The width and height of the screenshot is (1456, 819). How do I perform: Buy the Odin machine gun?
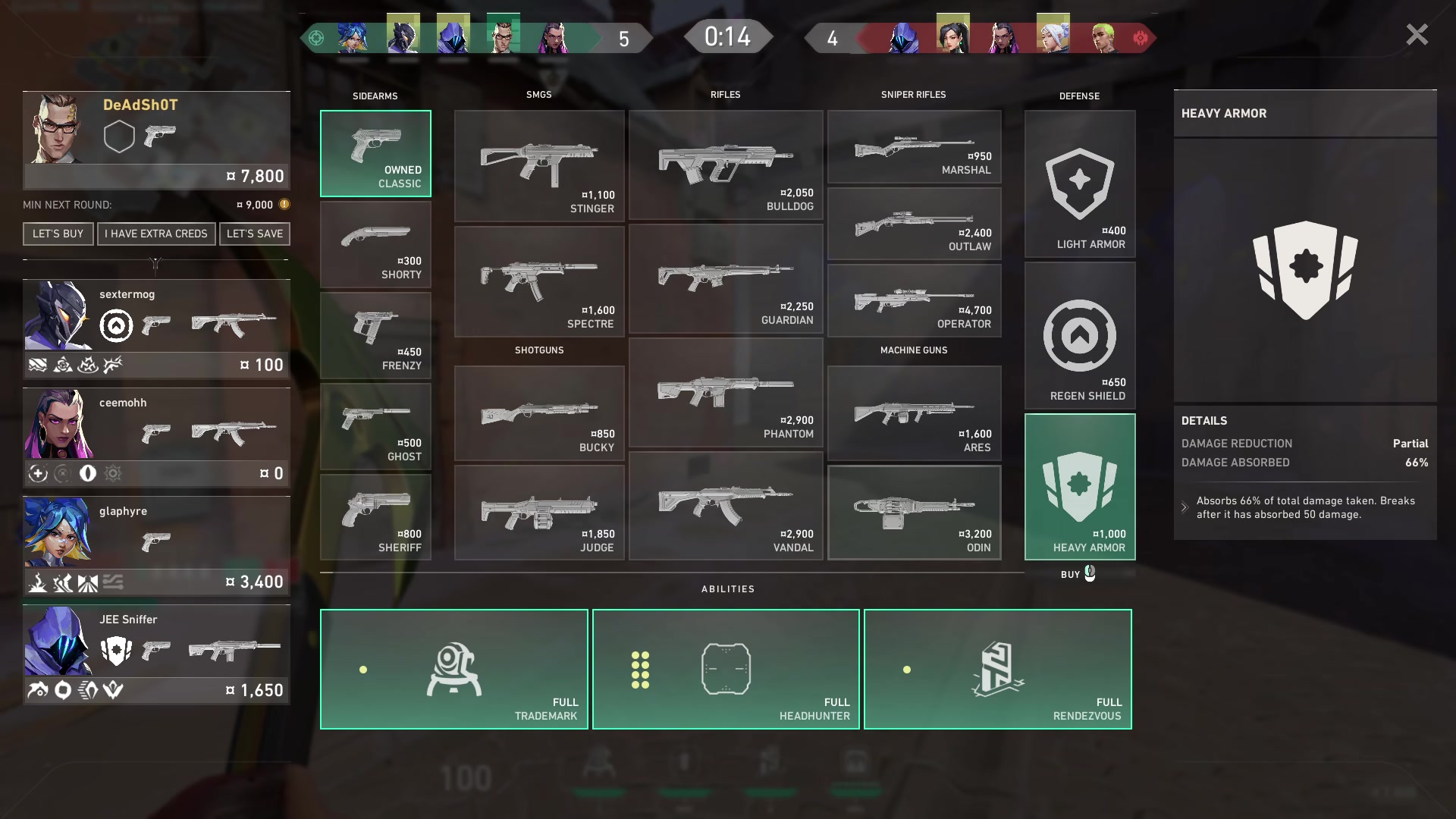pos(914,513)
